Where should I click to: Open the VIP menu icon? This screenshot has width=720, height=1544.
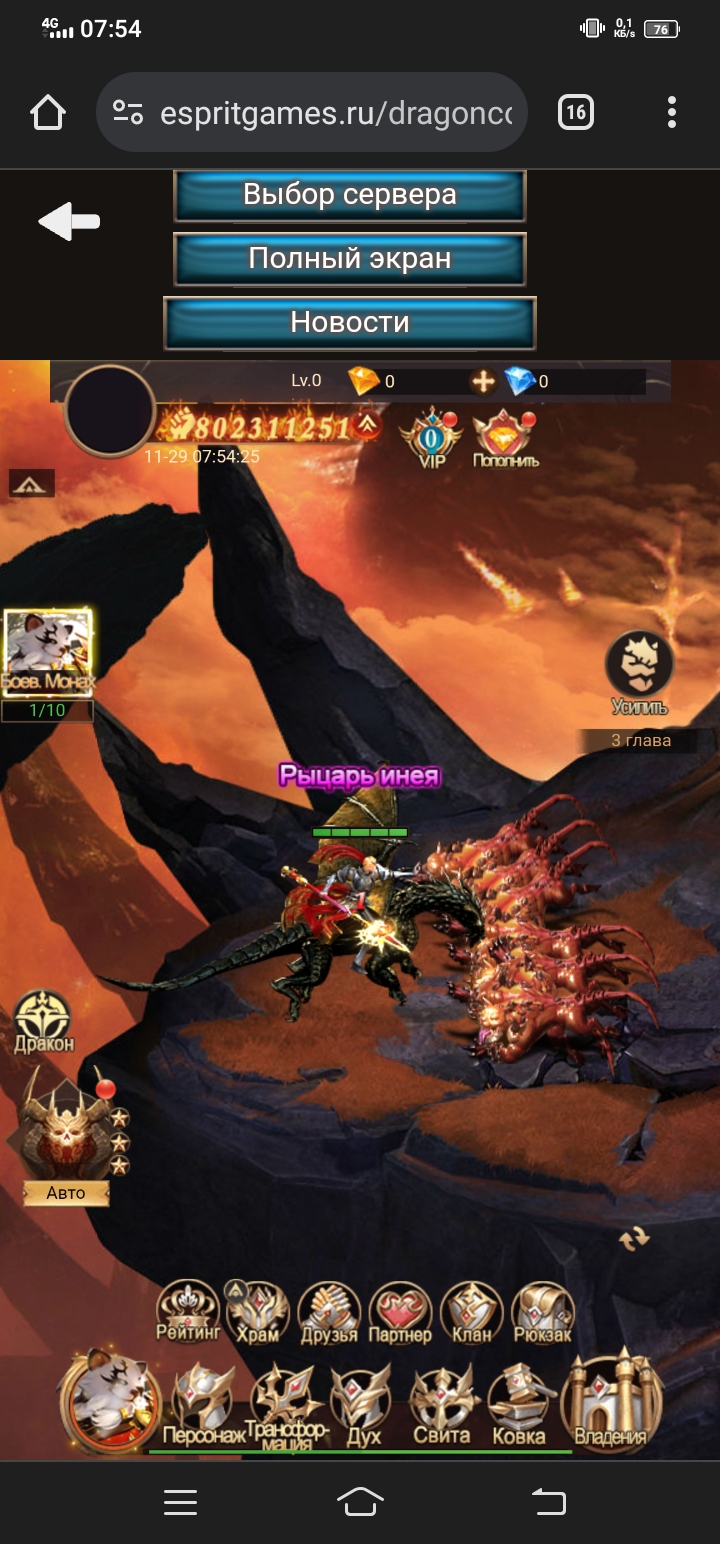[x=430, y=437]
